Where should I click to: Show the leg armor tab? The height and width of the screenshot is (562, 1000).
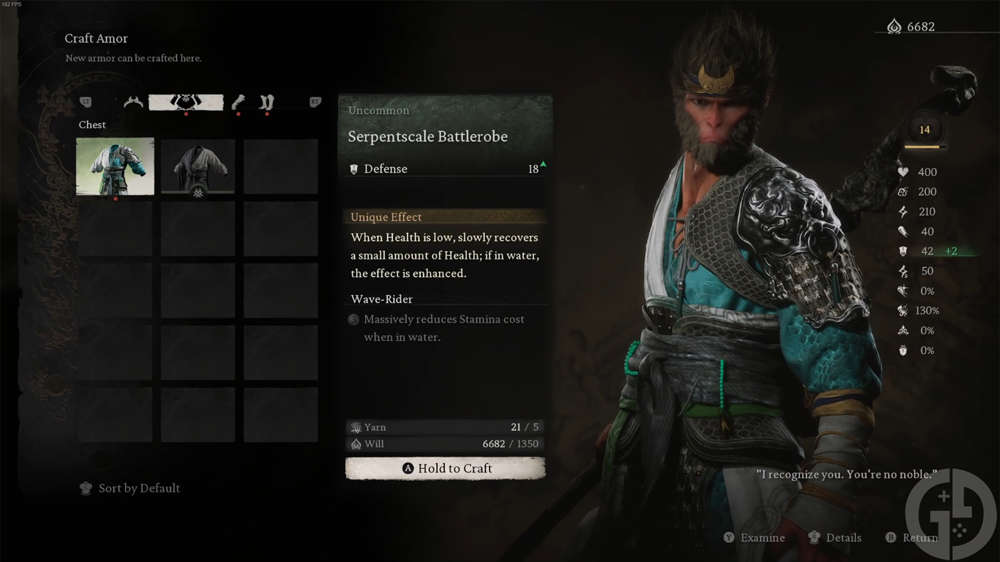tap(267, 102)
